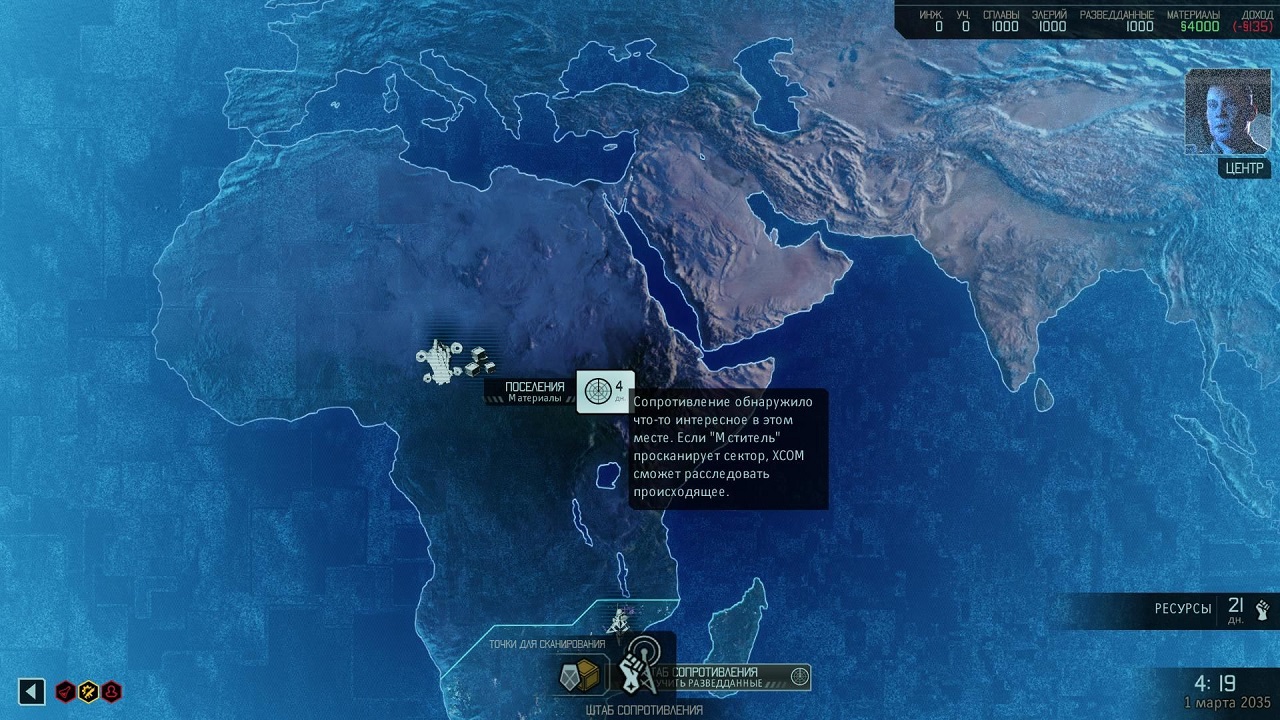The image size is (1280, 720).
Task: Select the yellow gear hexagon icon
Action: click(88, 691)
